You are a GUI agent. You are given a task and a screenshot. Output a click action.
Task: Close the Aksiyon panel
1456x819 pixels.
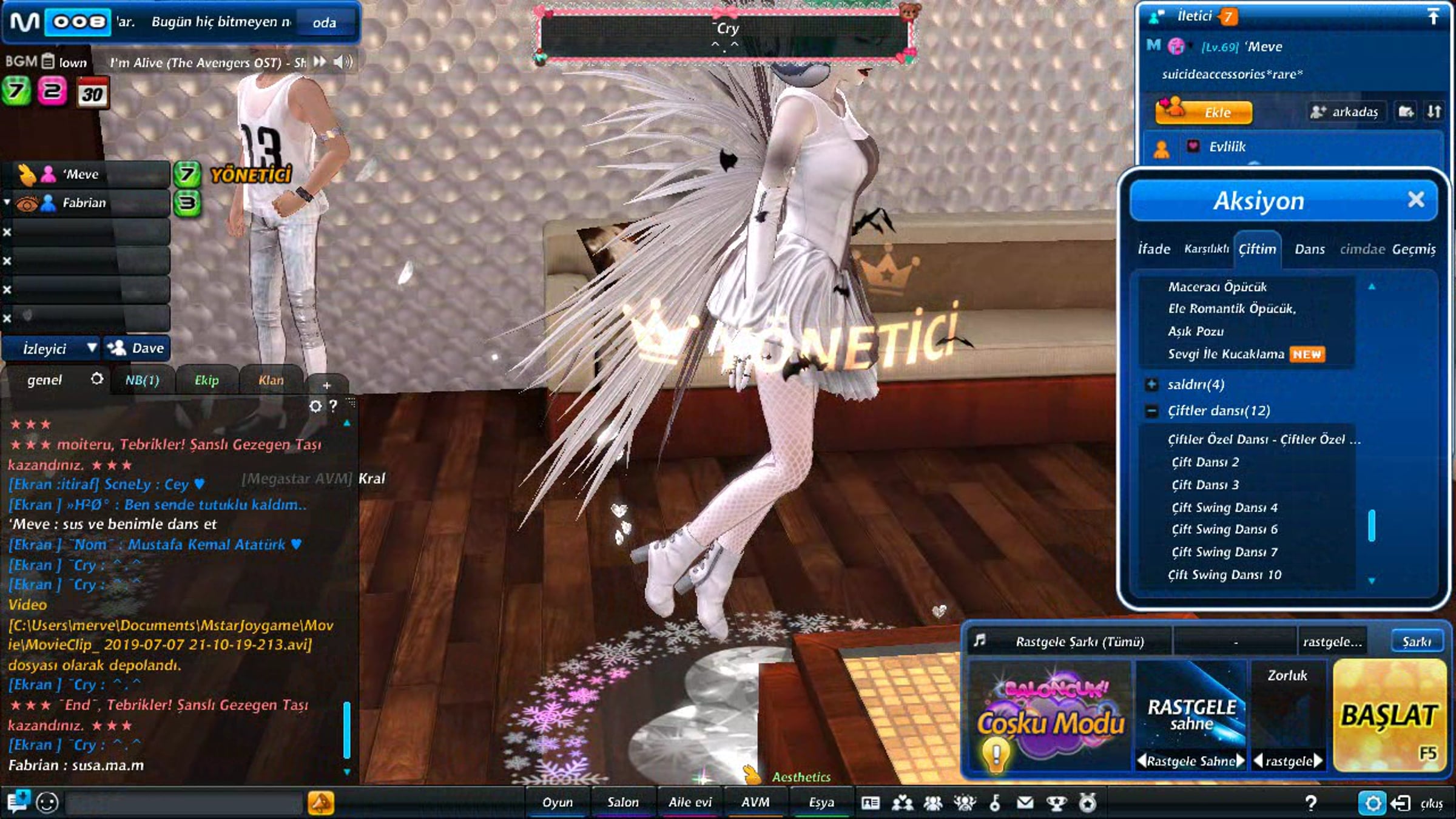pos(1415,200)
